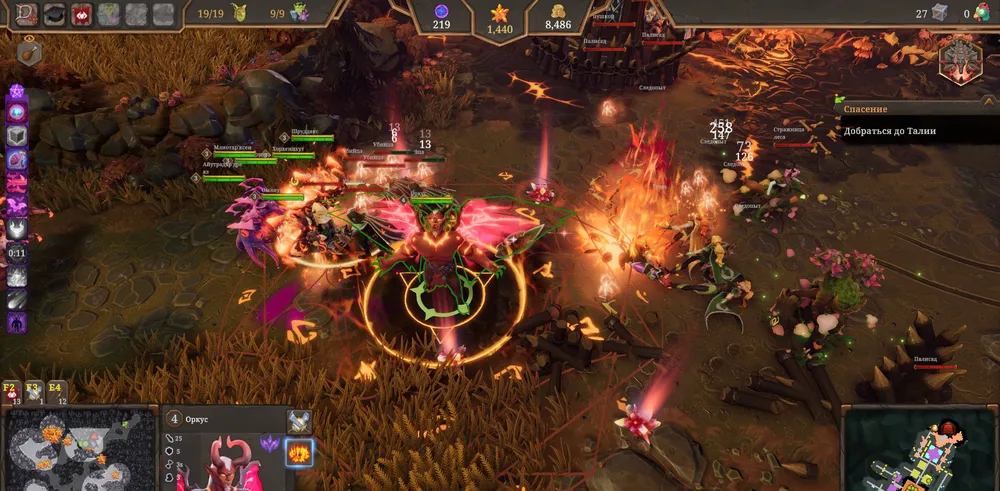The height and width of the screenshot is (491, 1000).
Task: Click the meat drumstick hexagon icon
Action: pos(30,53)
